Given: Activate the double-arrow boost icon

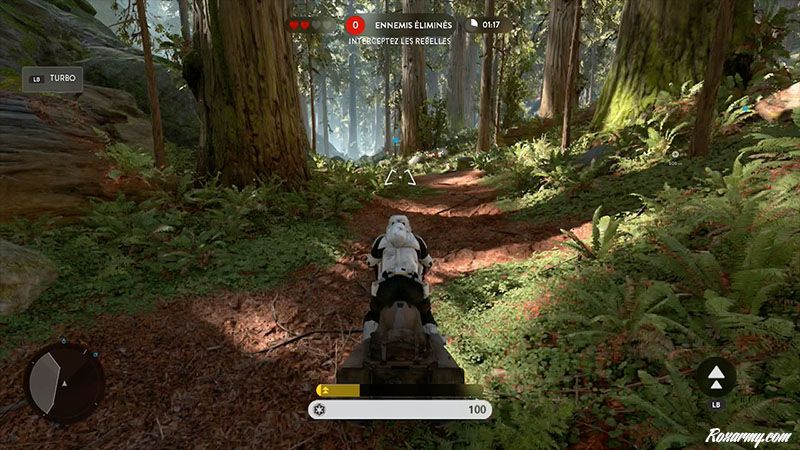Looking at the screenshot, I should (x=716, y=375).
